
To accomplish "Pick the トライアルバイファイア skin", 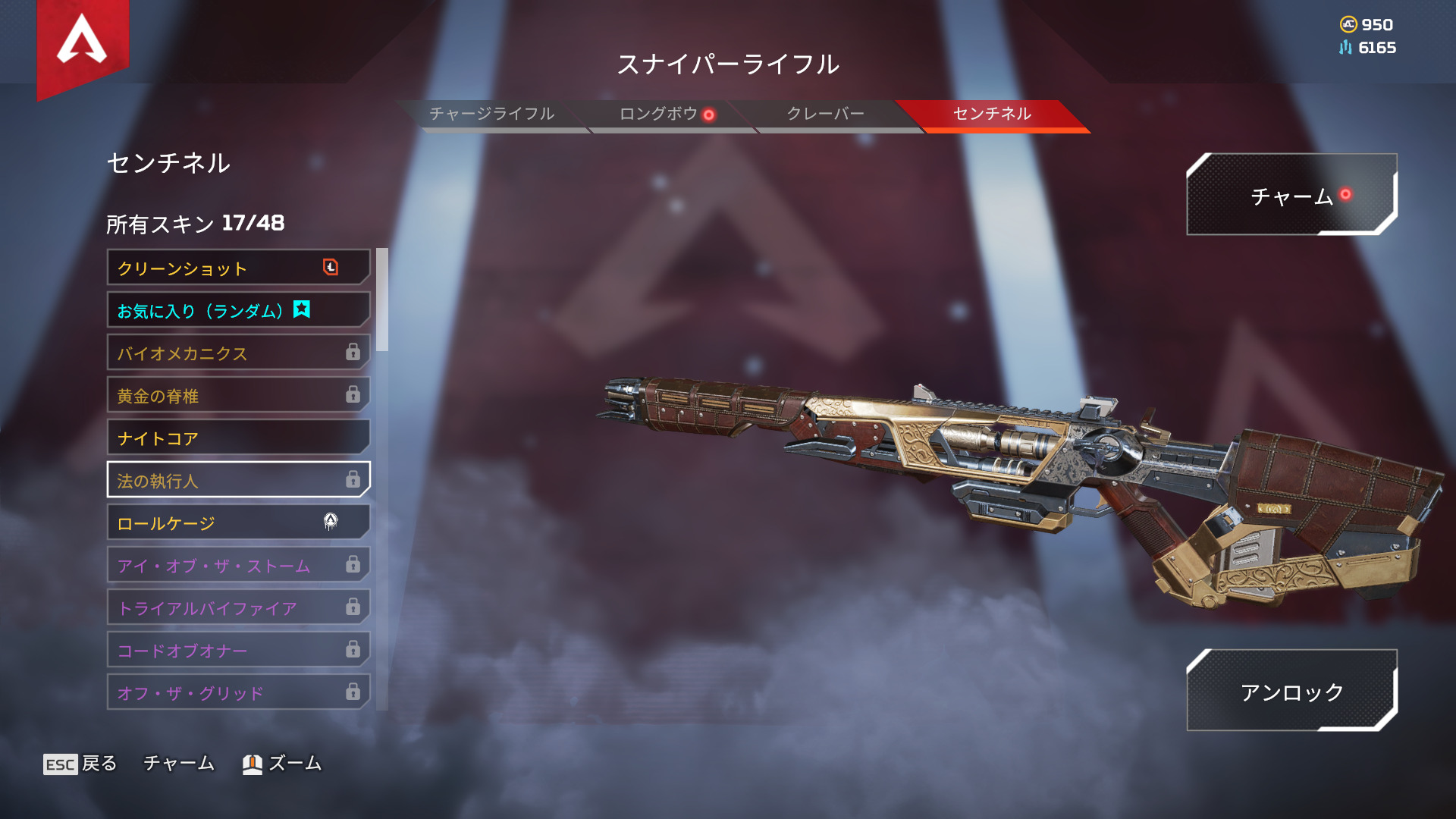I will click(x=238, y=607).
